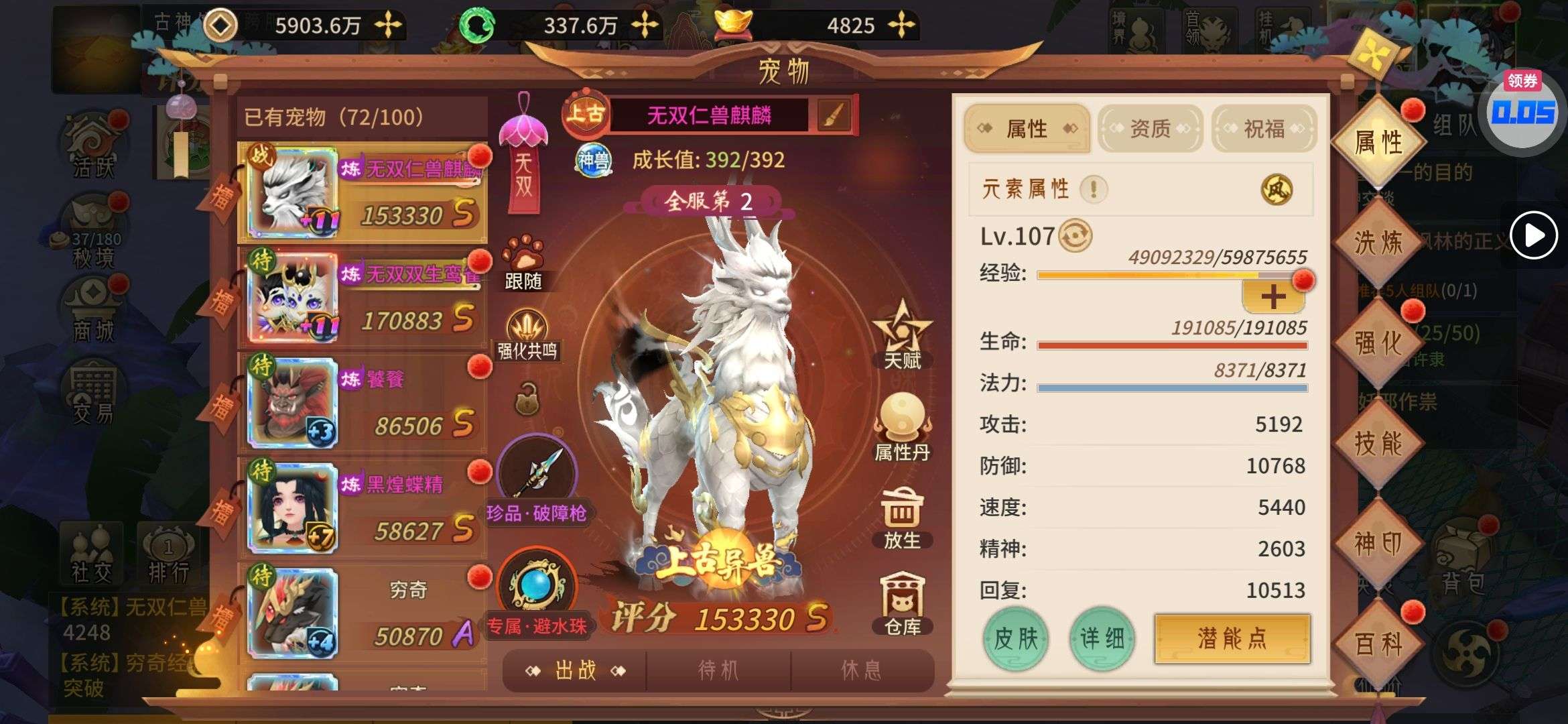Tap the 放生 release icon
The height and width of the screenshot is (724, 1568).
tap(902, 518)
